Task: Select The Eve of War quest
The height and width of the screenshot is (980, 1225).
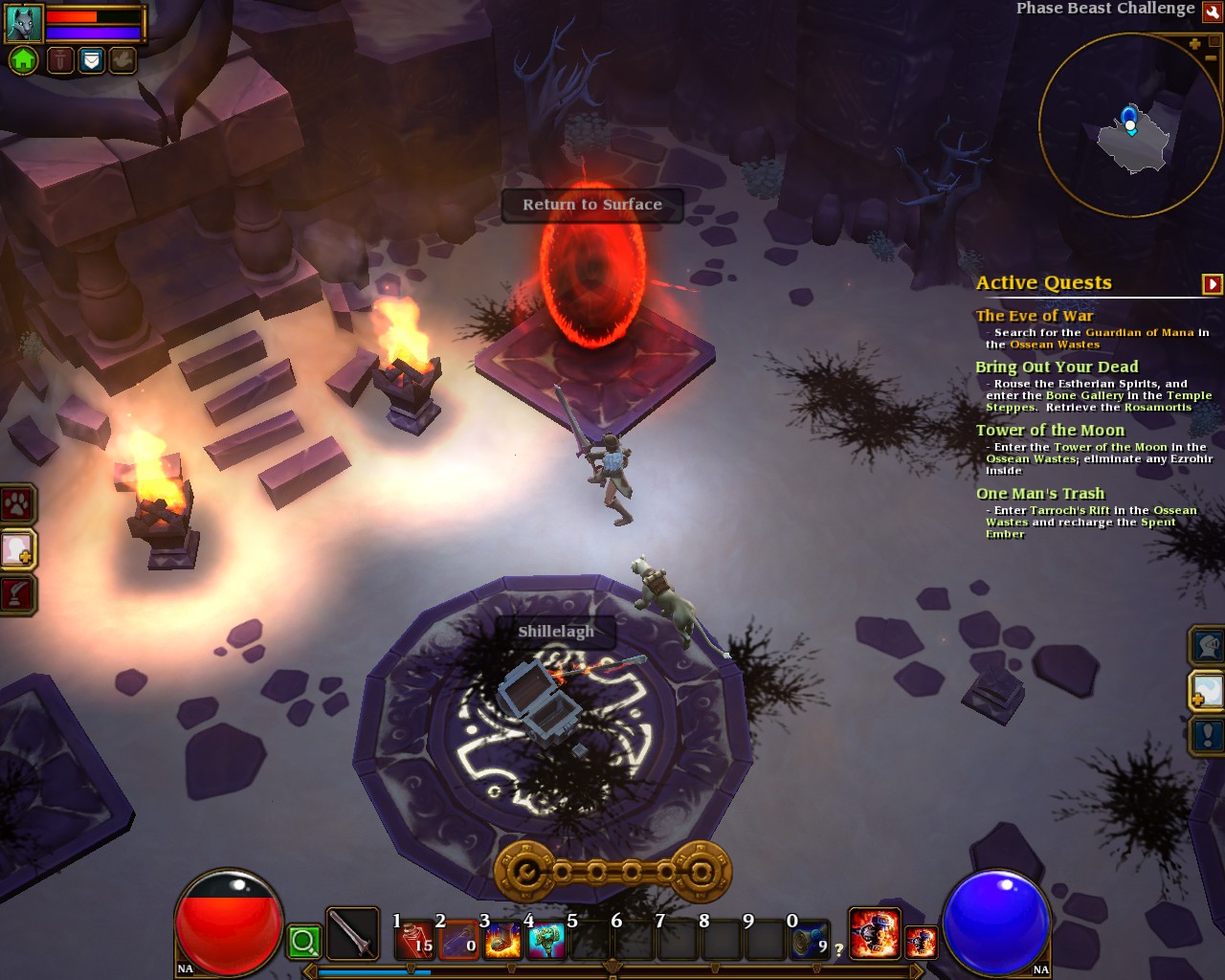Action: click(1035, 316)
